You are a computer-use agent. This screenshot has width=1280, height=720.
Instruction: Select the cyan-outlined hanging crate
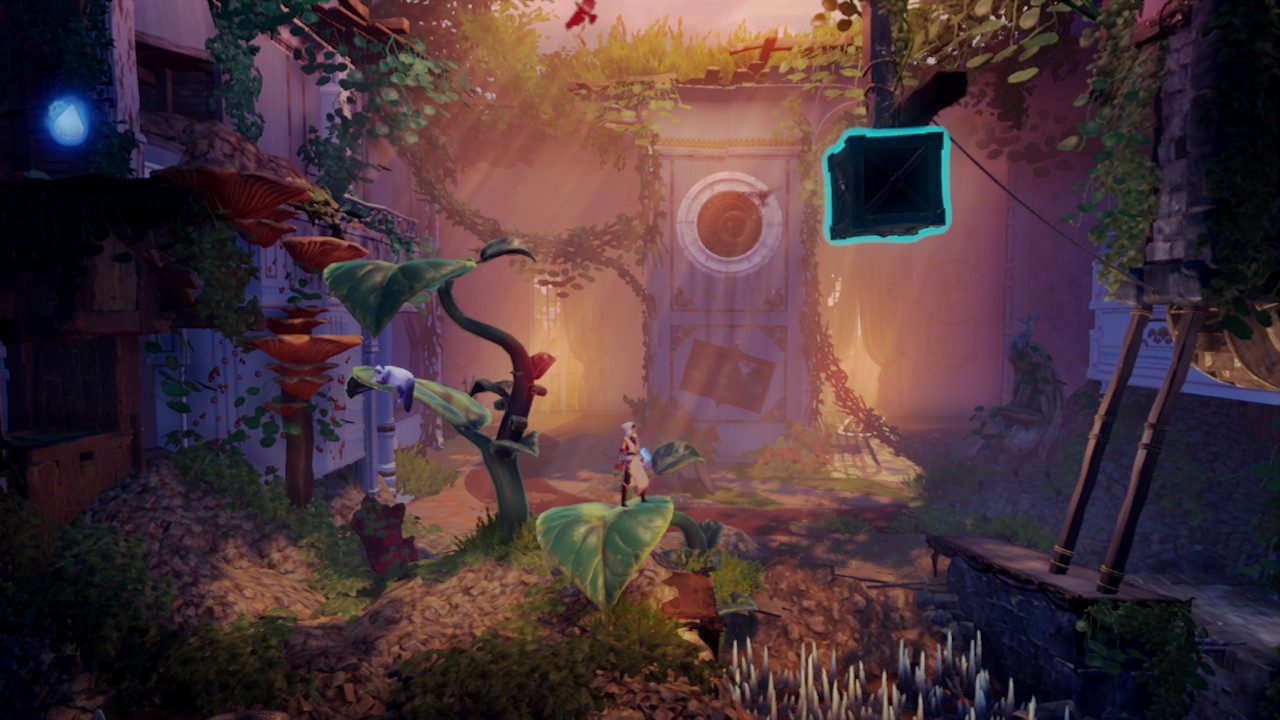(x=886, y=185)
